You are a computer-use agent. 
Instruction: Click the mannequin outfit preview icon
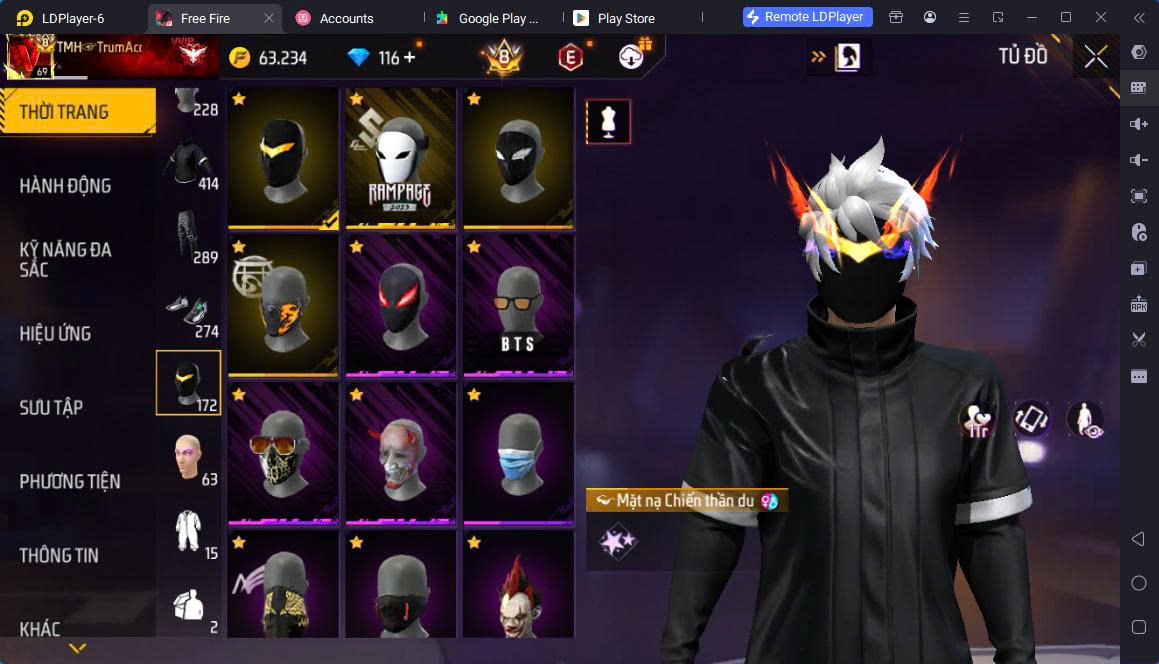pyautogui.click(x=608, y=121)
